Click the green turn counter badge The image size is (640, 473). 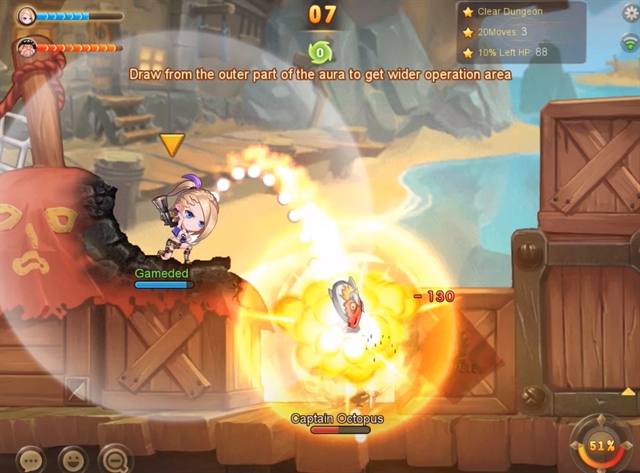(x=320, y=51)
